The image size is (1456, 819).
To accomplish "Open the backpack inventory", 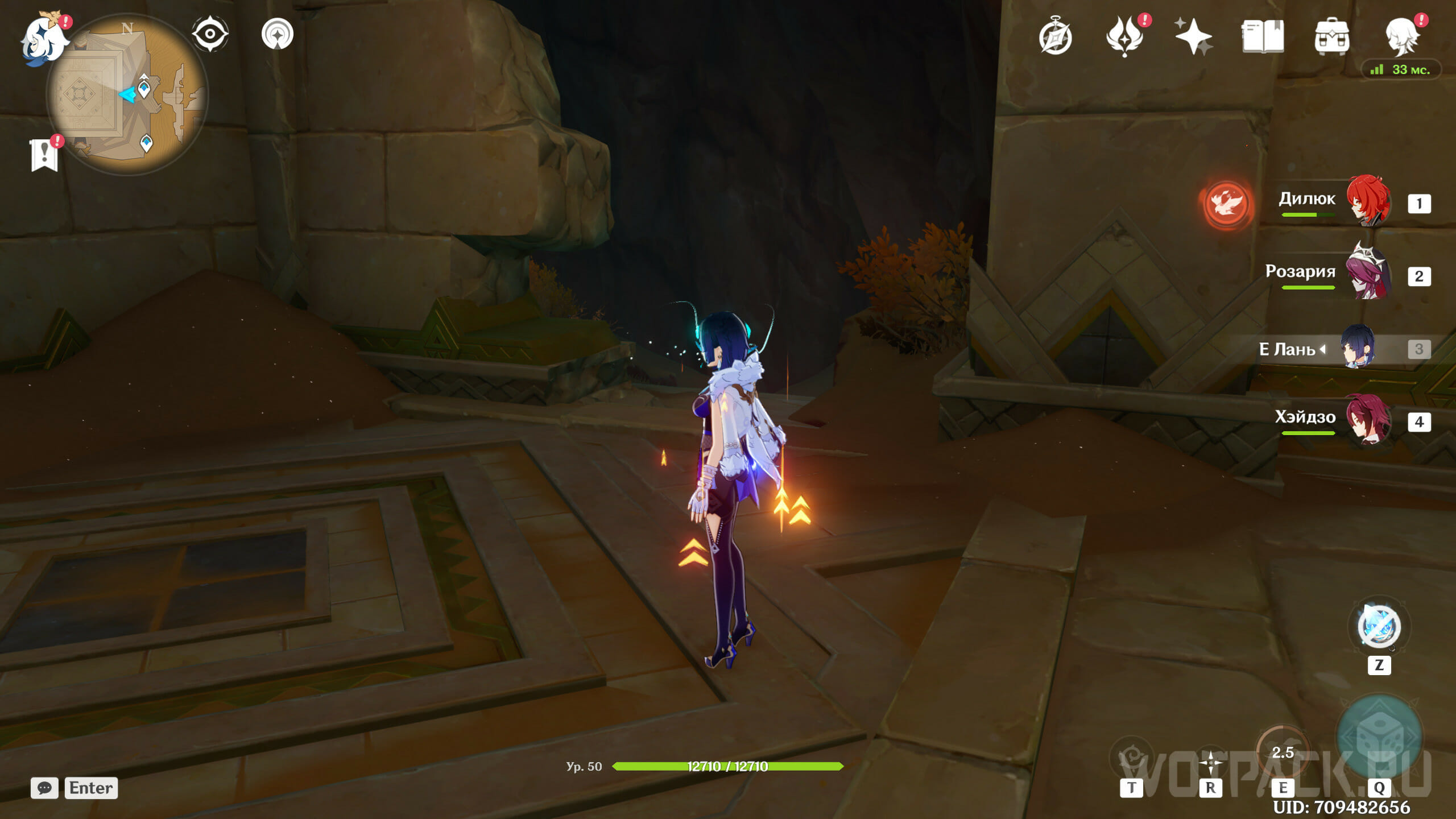I will click(1332, 36).
